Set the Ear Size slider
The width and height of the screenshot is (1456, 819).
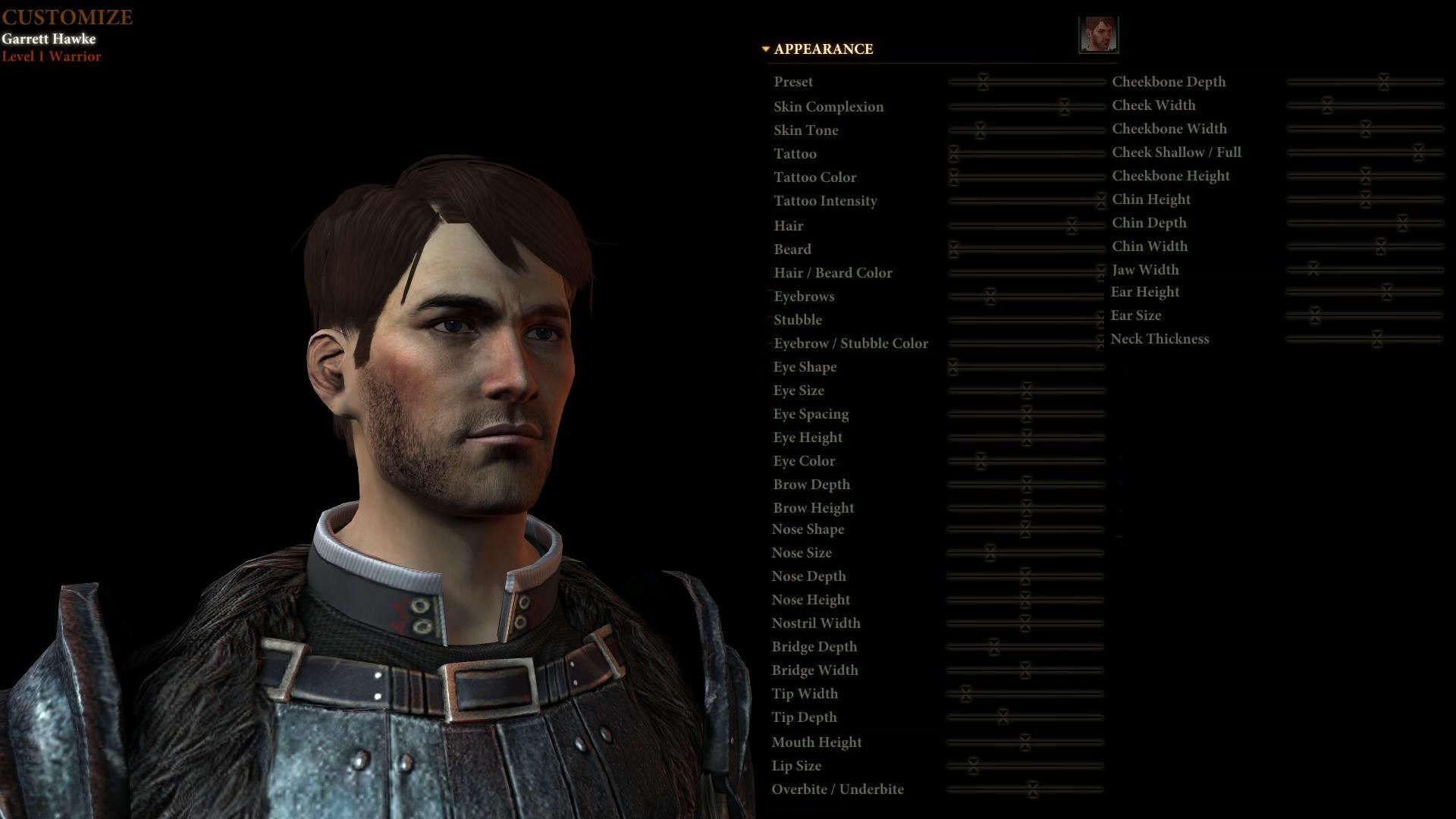pyautogui.click(x=1314, y=315)
